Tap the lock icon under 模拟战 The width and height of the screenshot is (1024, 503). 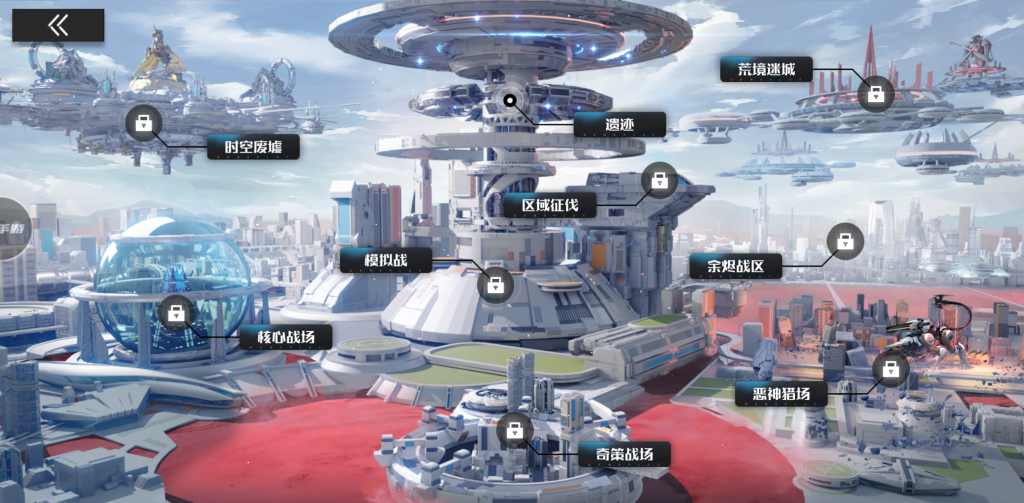(x=495, y=285)
